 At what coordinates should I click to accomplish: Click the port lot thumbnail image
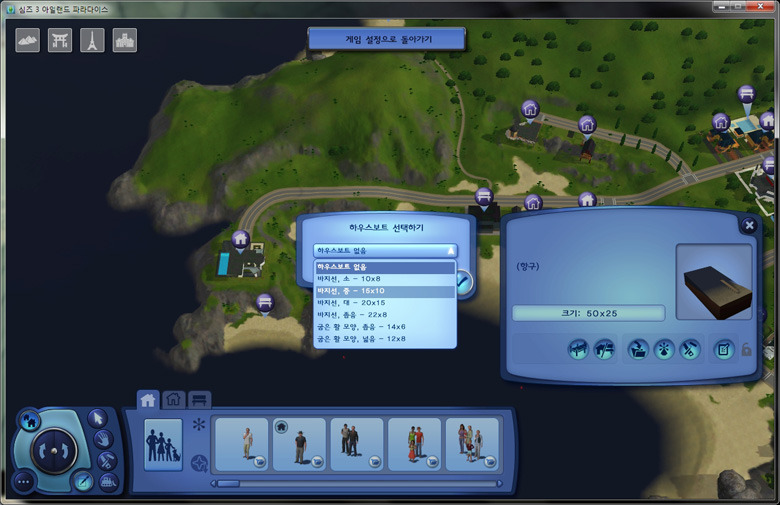click(x=713, y=281)
